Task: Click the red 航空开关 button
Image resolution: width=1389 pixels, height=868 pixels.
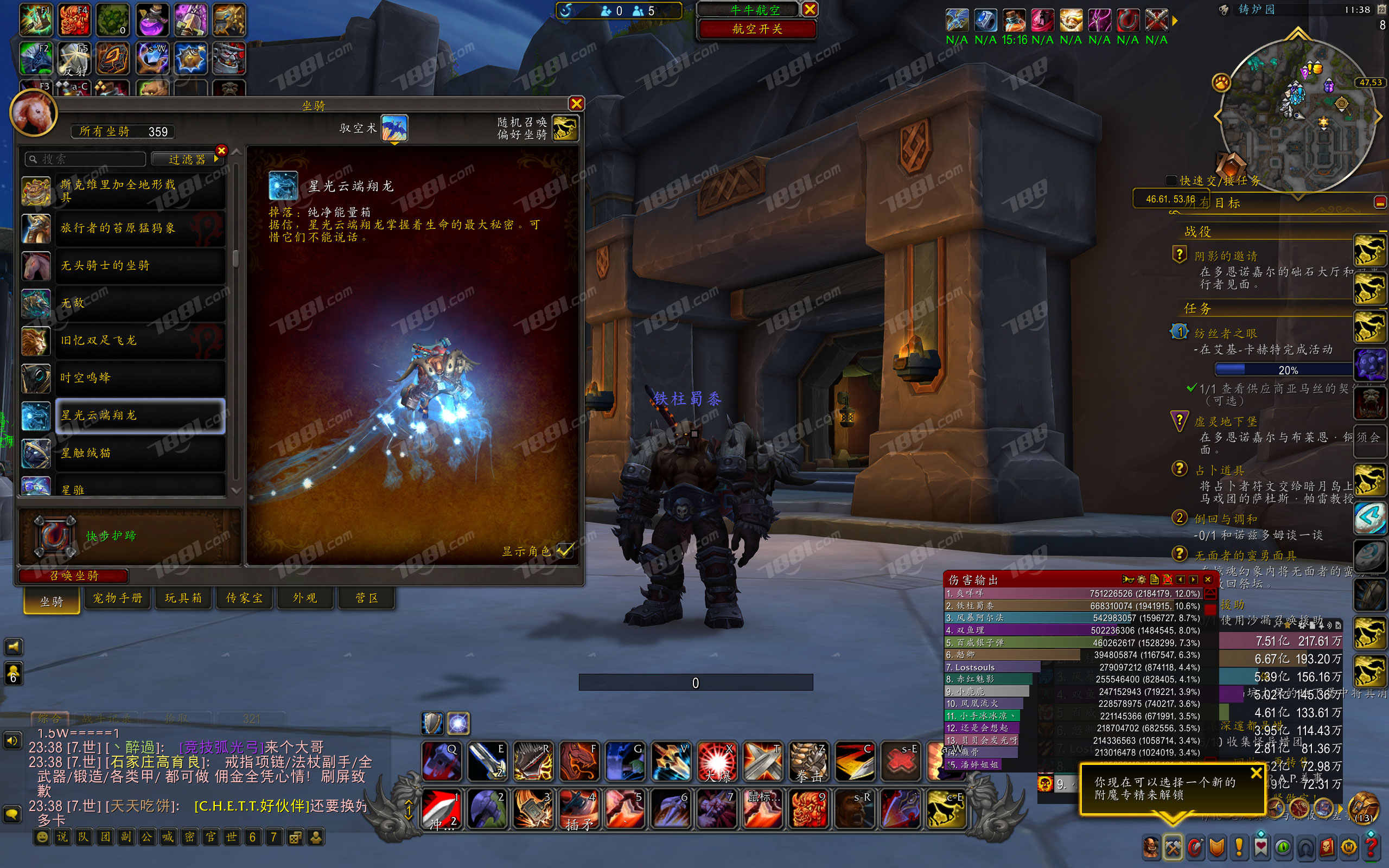Action: 757,29
